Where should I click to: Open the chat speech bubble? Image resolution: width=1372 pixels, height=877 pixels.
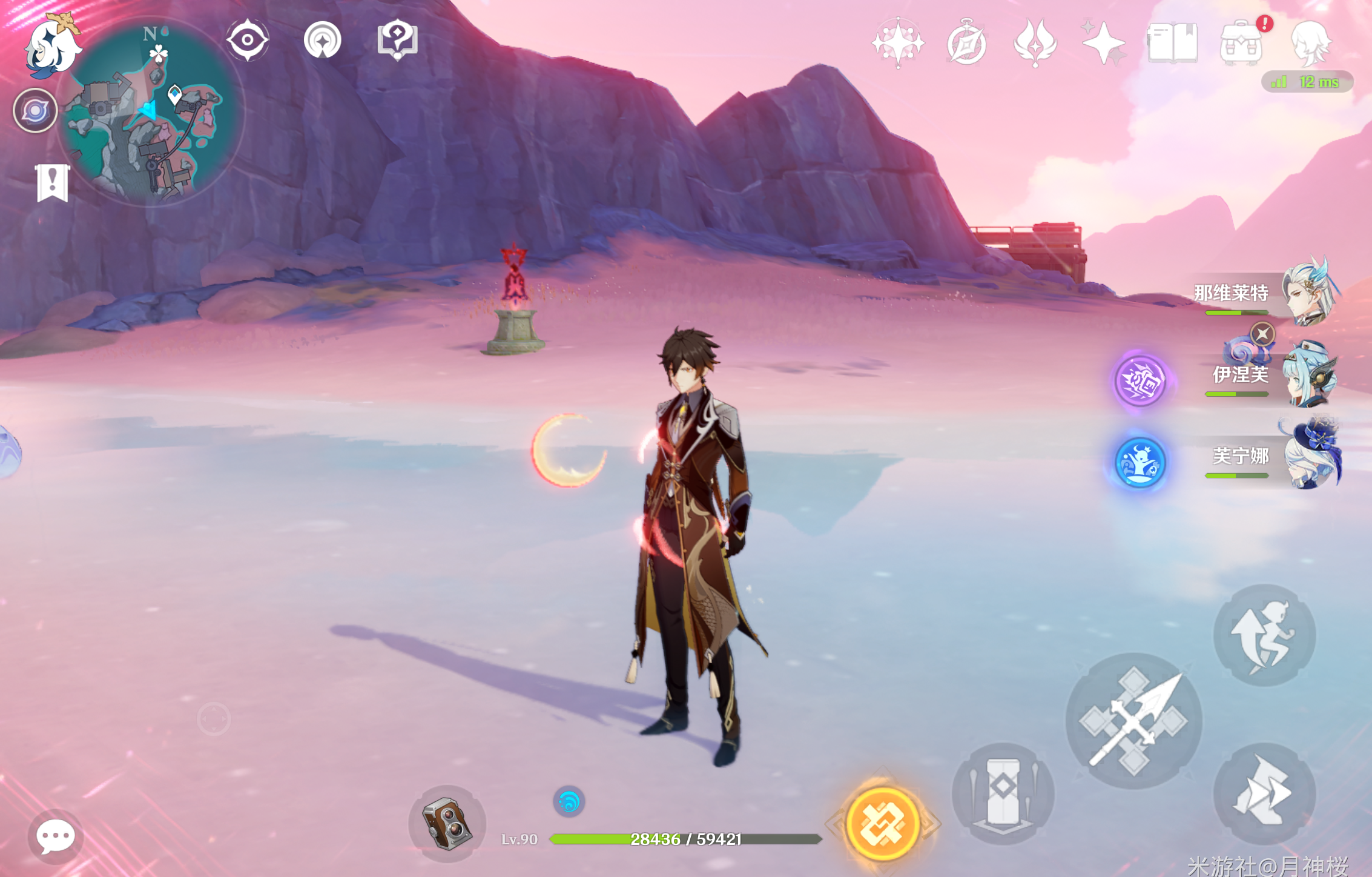coord(56,836)
